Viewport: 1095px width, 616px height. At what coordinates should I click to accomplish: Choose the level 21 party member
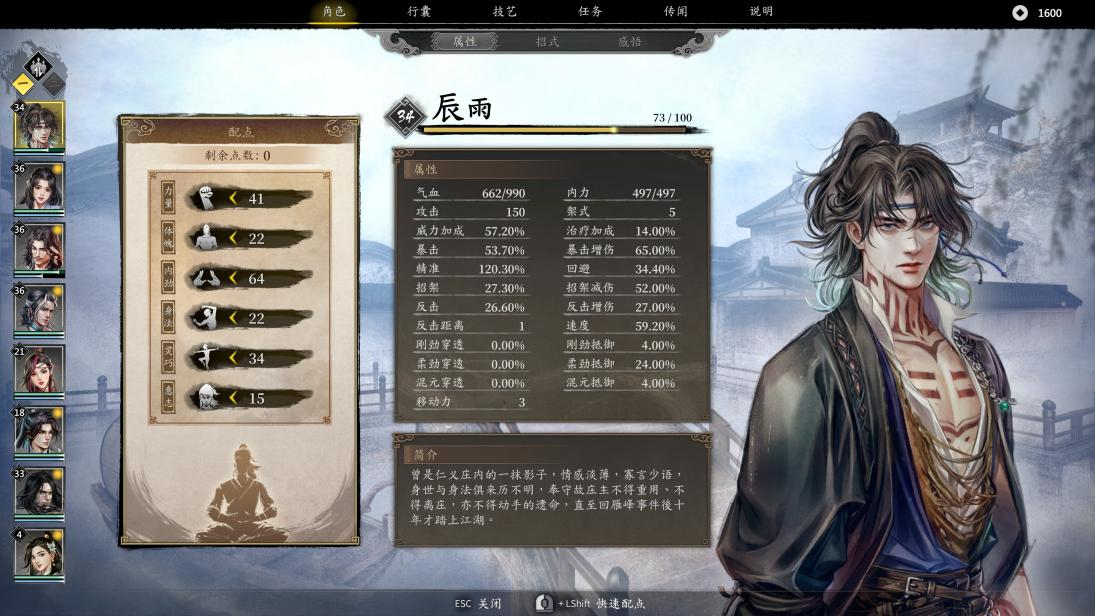click(x=40, y=370)
